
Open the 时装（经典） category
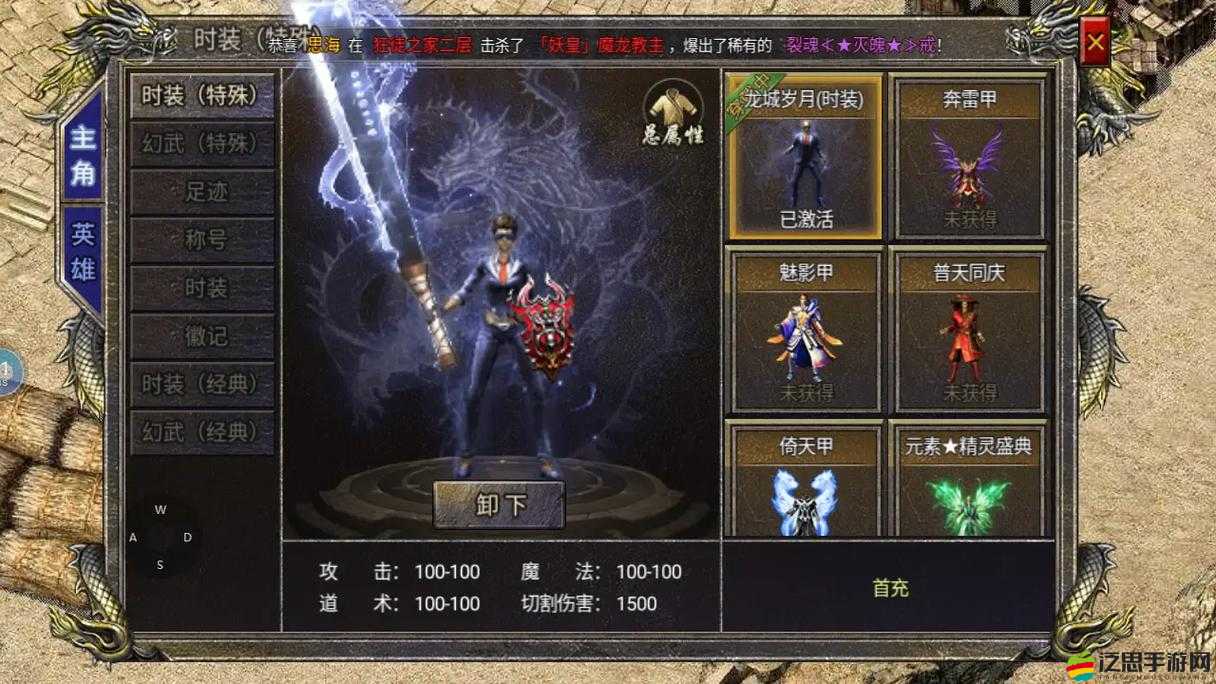point(201,384)
